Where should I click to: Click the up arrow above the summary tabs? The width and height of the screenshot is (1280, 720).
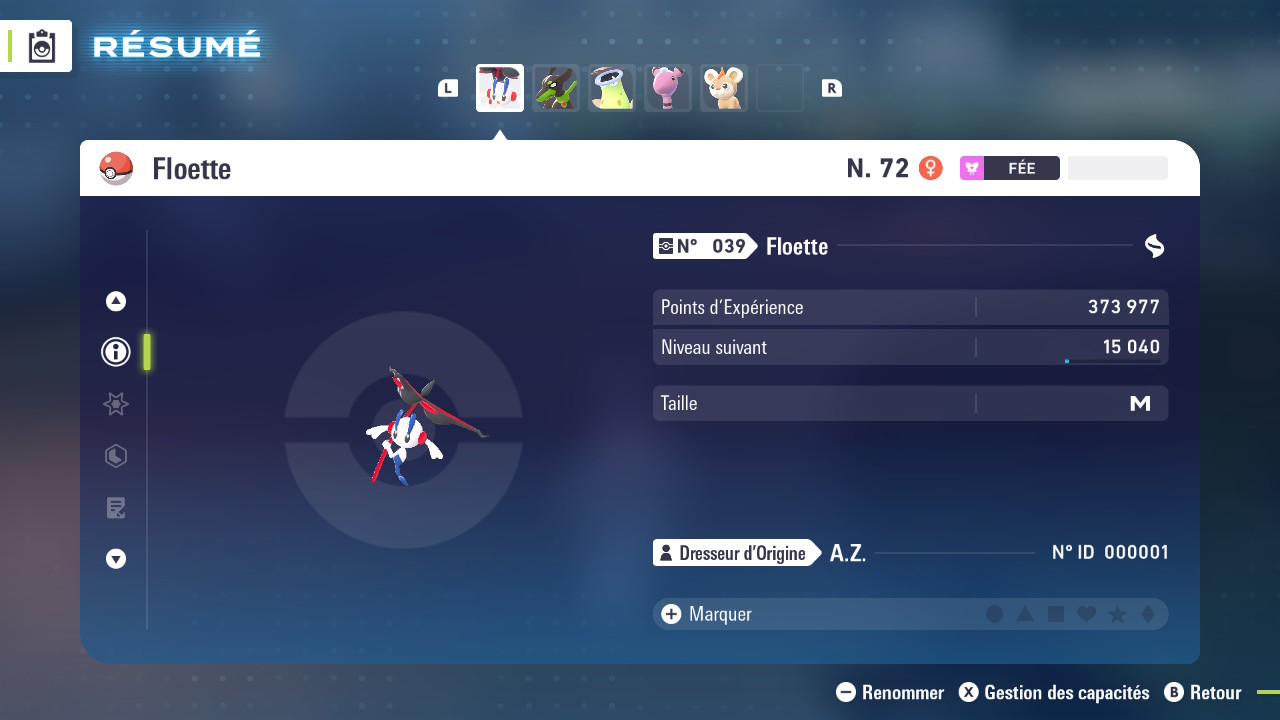tap(116, 301)
